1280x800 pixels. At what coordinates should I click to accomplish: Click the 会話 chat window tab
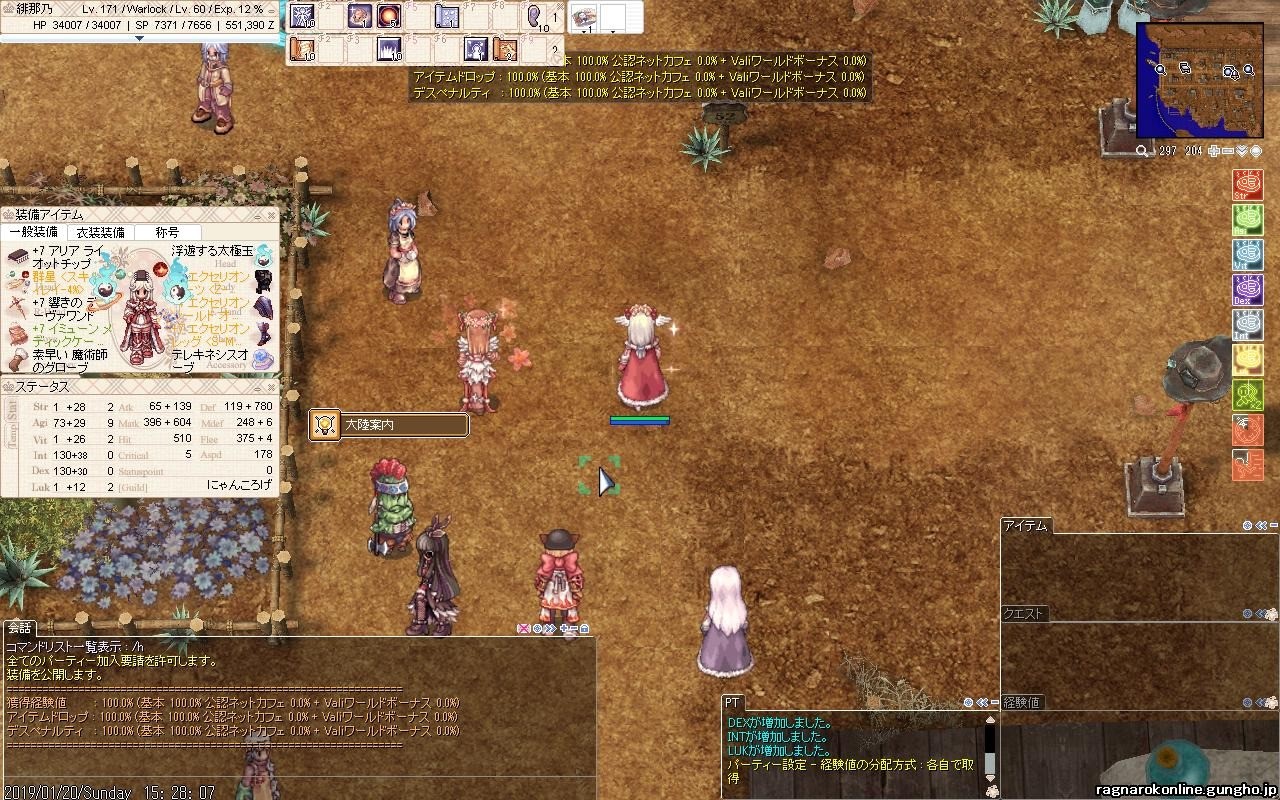19,628
